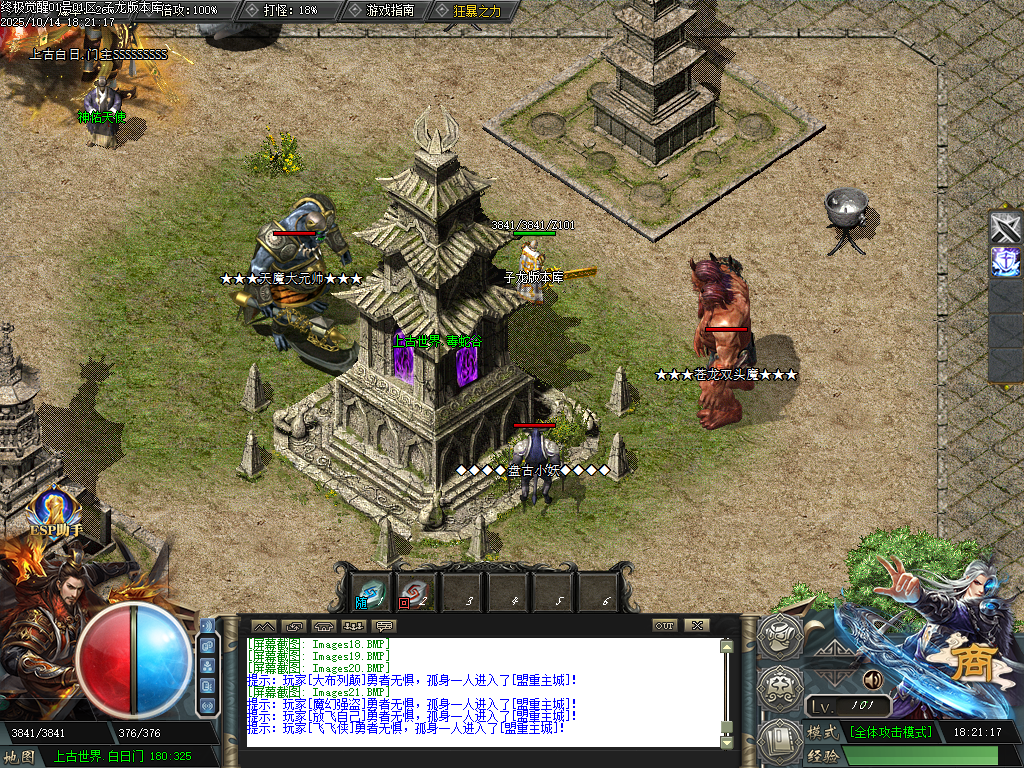The image size is (1024, 768).
Task: Use the blue scroll in hotbar slot 1
Action: point(372,594)
